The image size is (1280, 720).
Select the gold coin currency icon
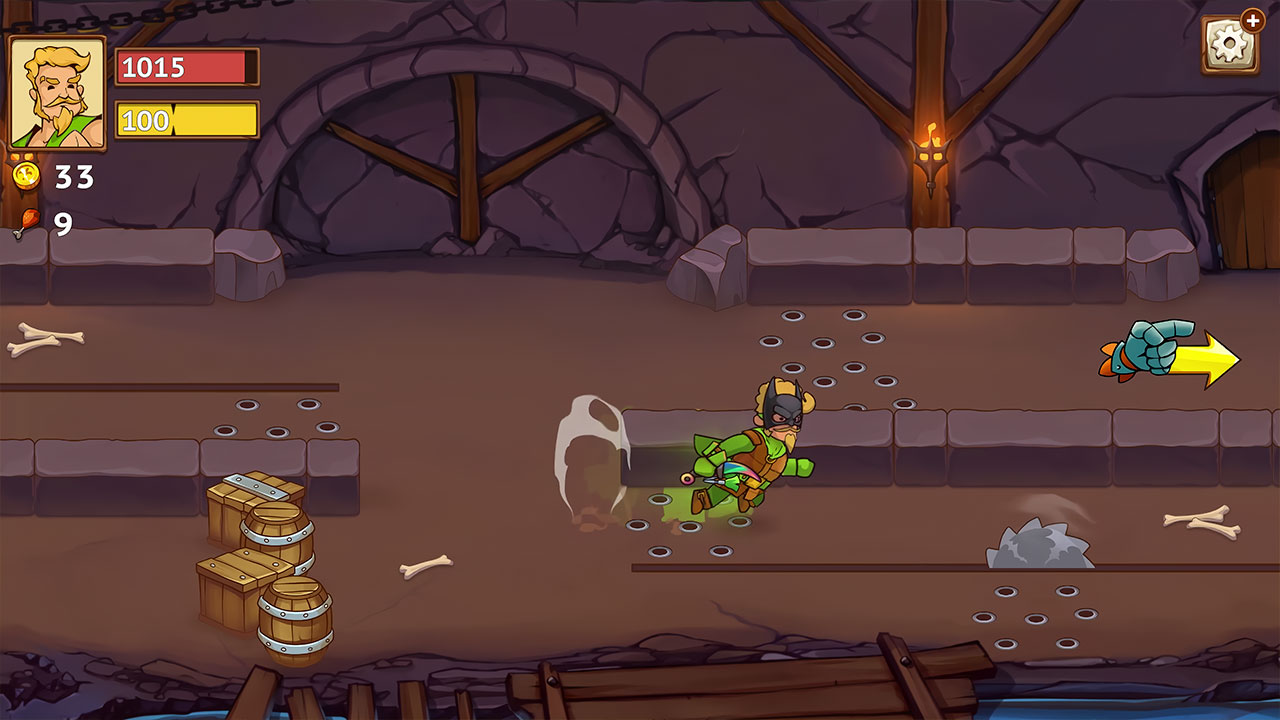[x=27, y=177]
